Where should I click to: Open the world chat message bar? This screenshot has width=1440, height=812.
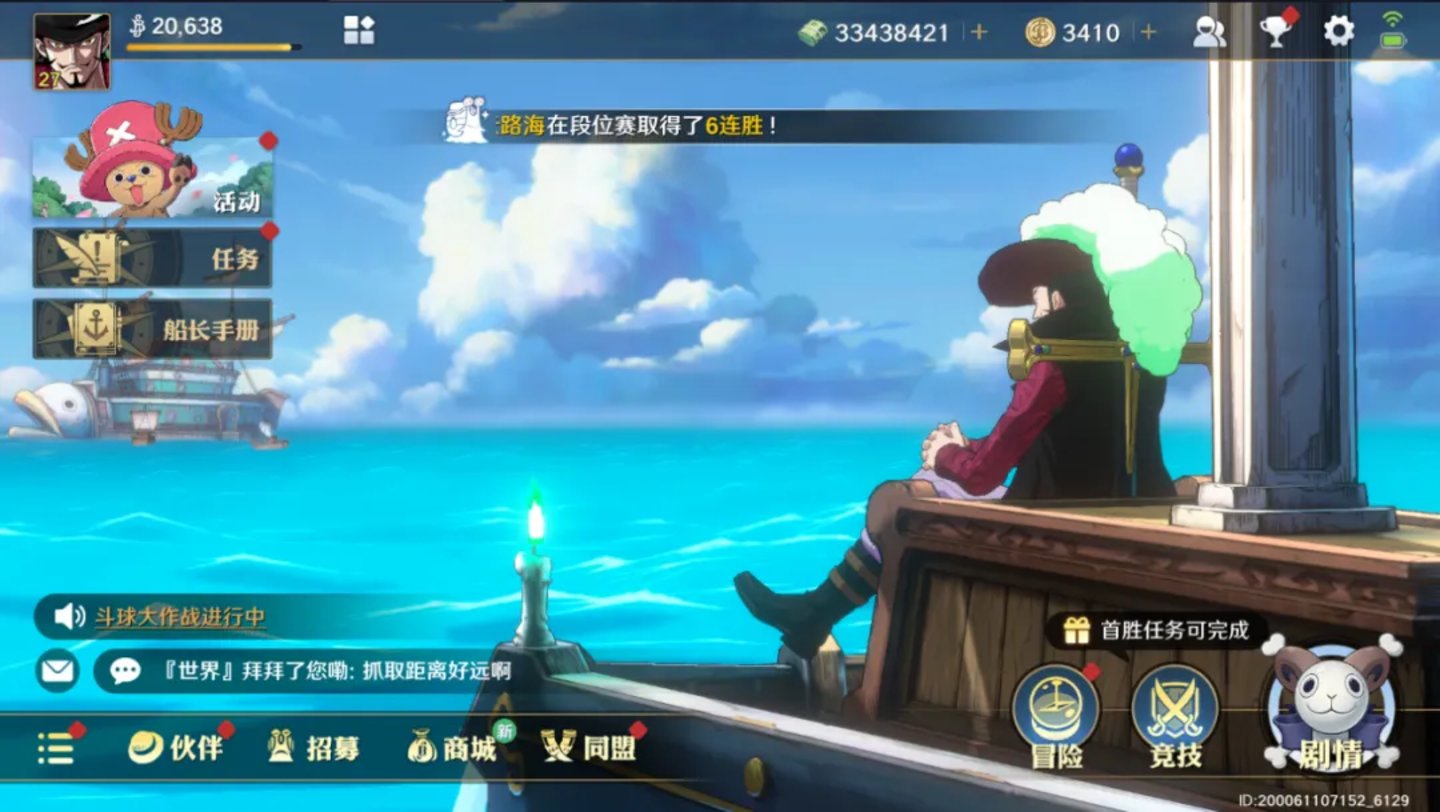point(320,670)
